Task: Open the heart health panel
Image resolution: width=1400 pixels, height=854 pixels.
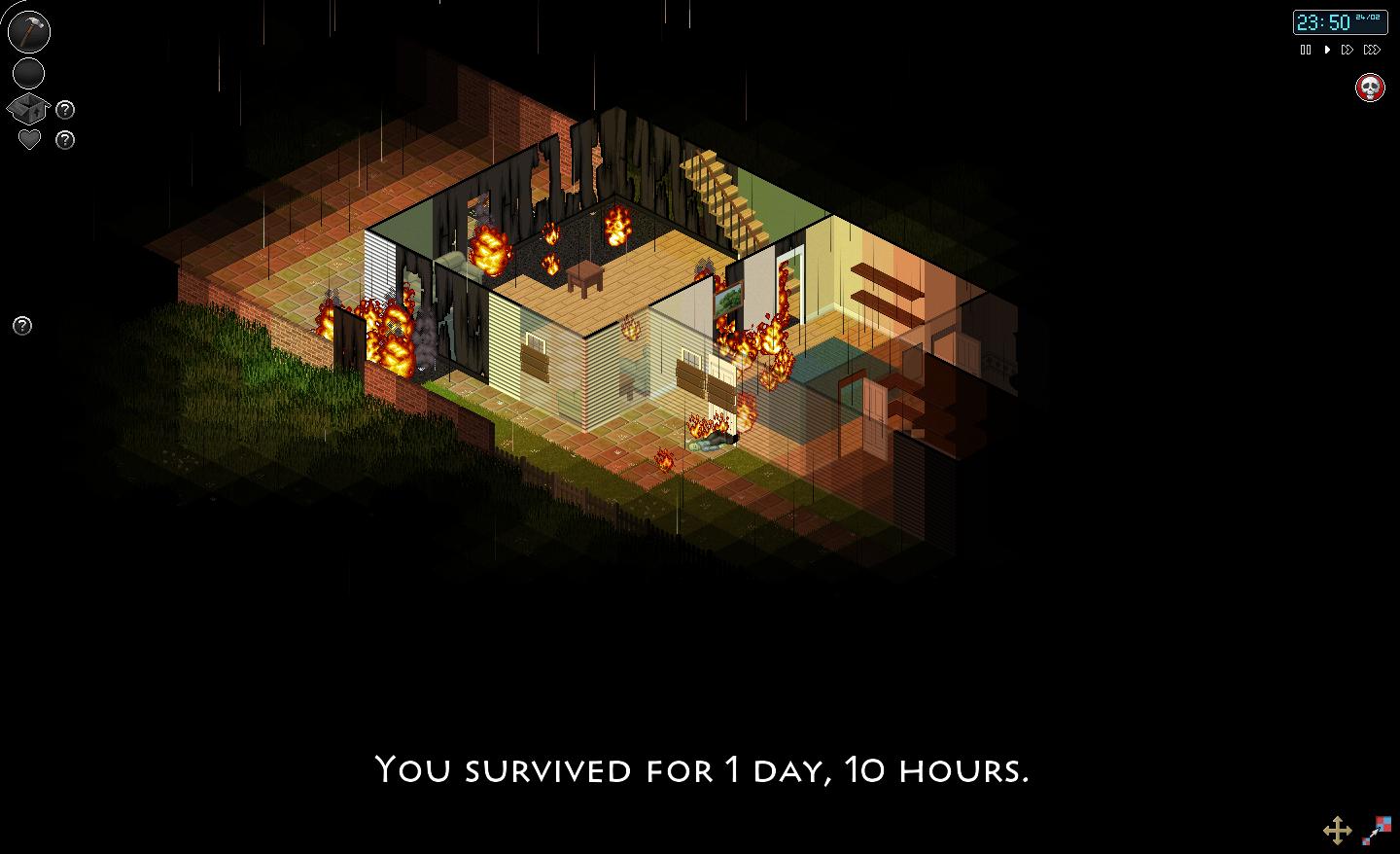Action: pos(29,140)
